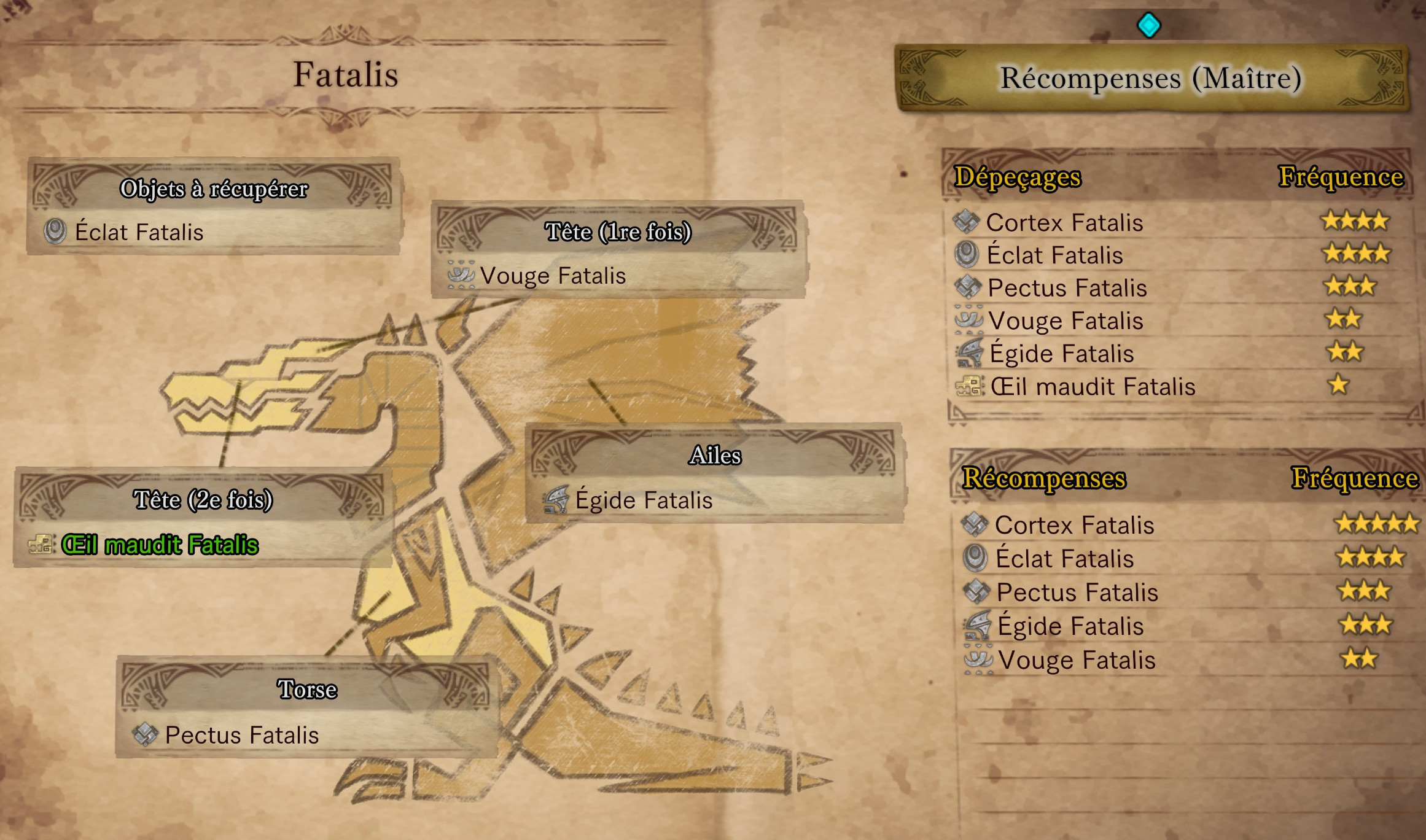Open the Fatalis title header
The width and height of the screenshot is (1426, 840).
(346, 74)
